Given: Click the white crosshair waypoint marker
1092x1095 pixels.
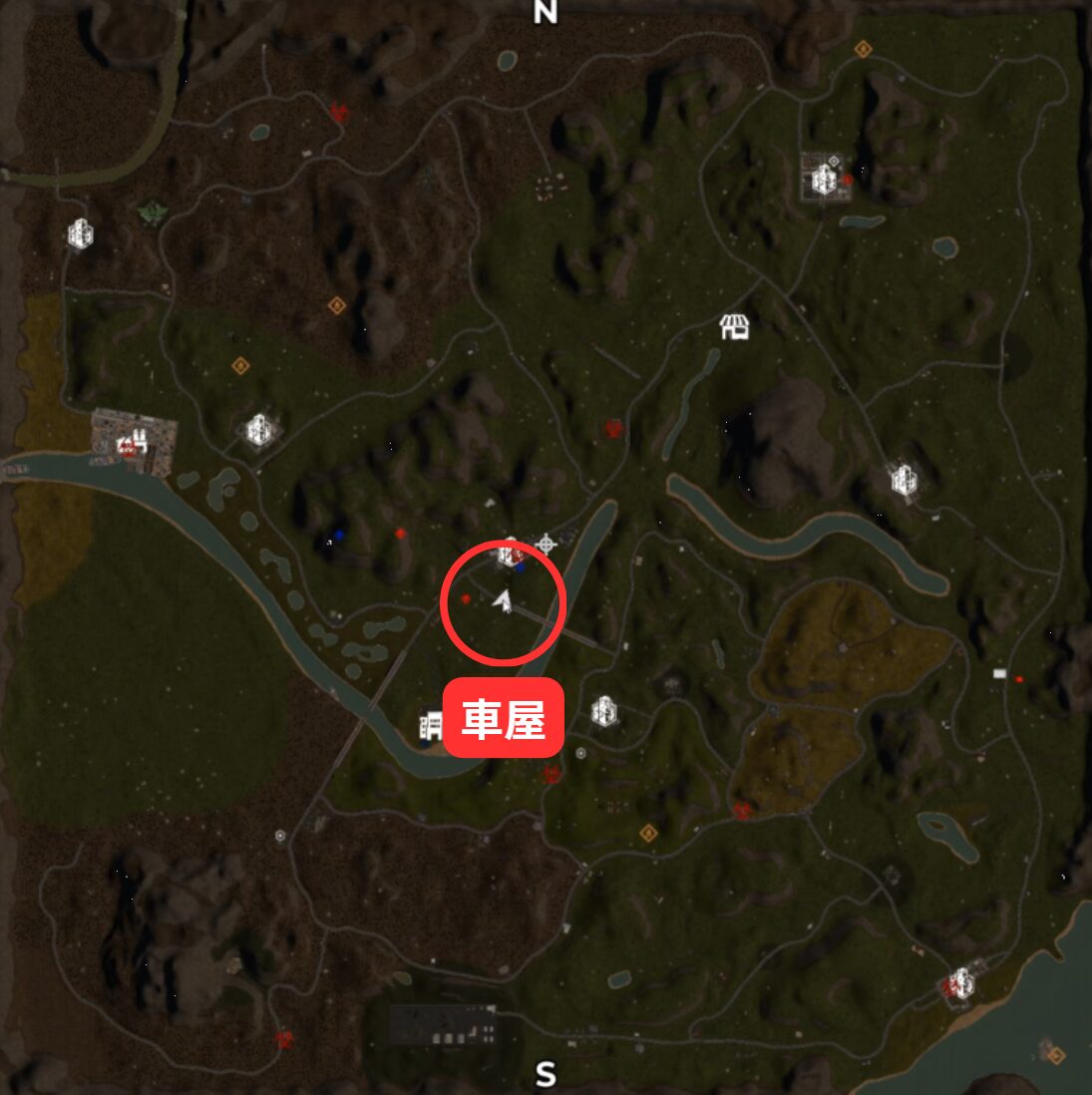Looking at the screenshot, I should pyautogui.click(x=546, y=545).
